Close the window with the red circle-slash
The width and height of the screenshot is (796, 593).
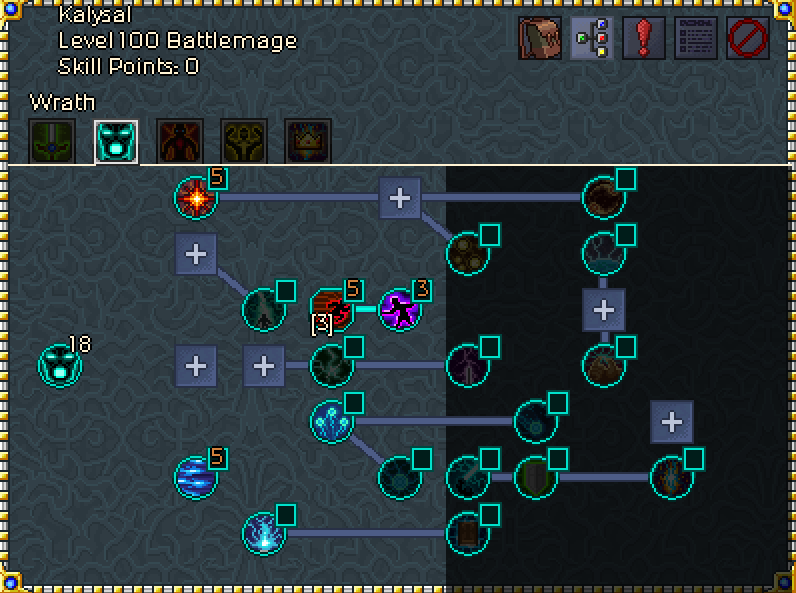pyautogui.click(x=748, y=39)
